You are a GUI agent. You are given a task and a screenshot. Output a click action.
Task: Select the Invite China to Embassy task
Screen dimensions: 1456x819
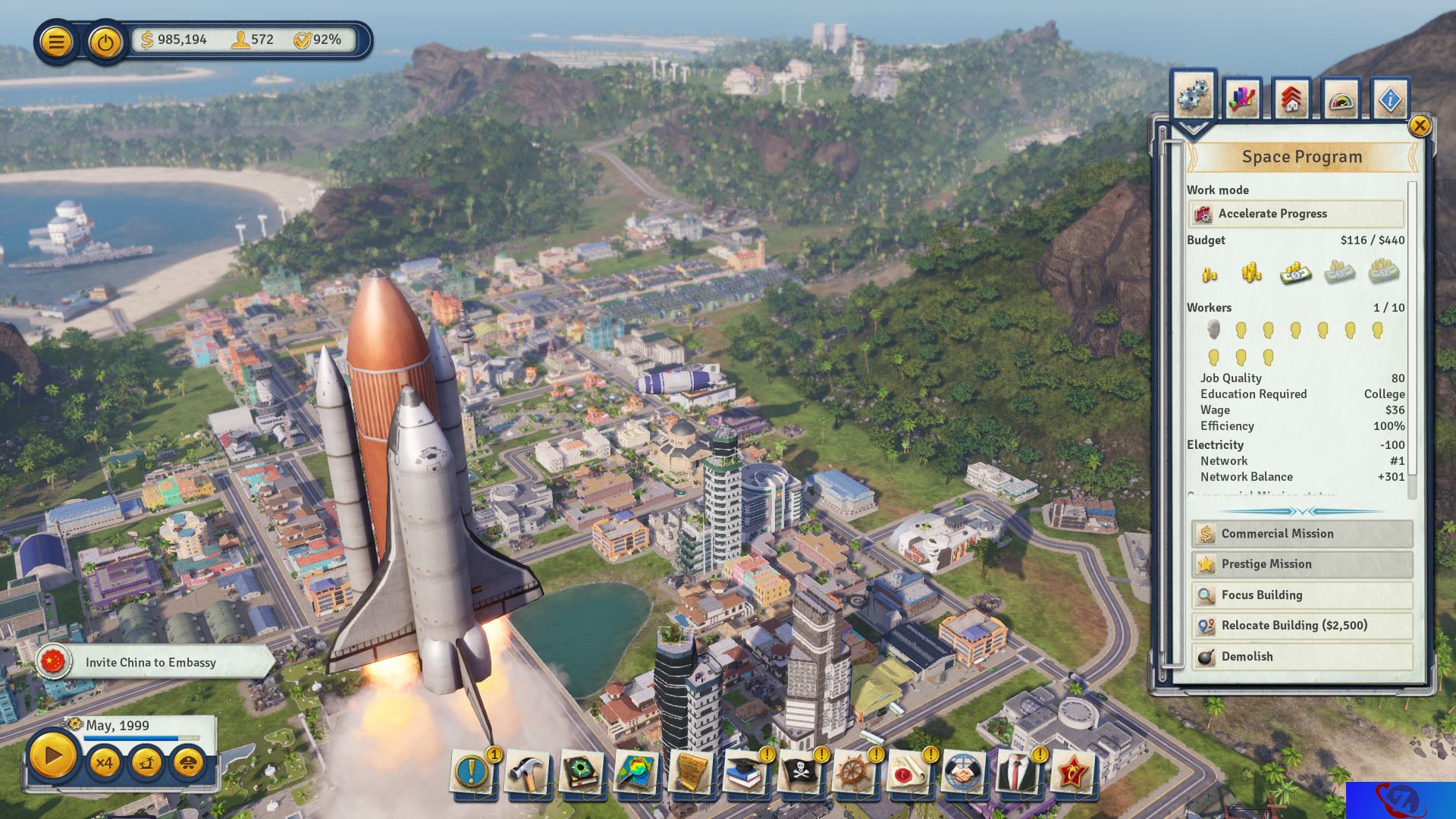point(152,662)
